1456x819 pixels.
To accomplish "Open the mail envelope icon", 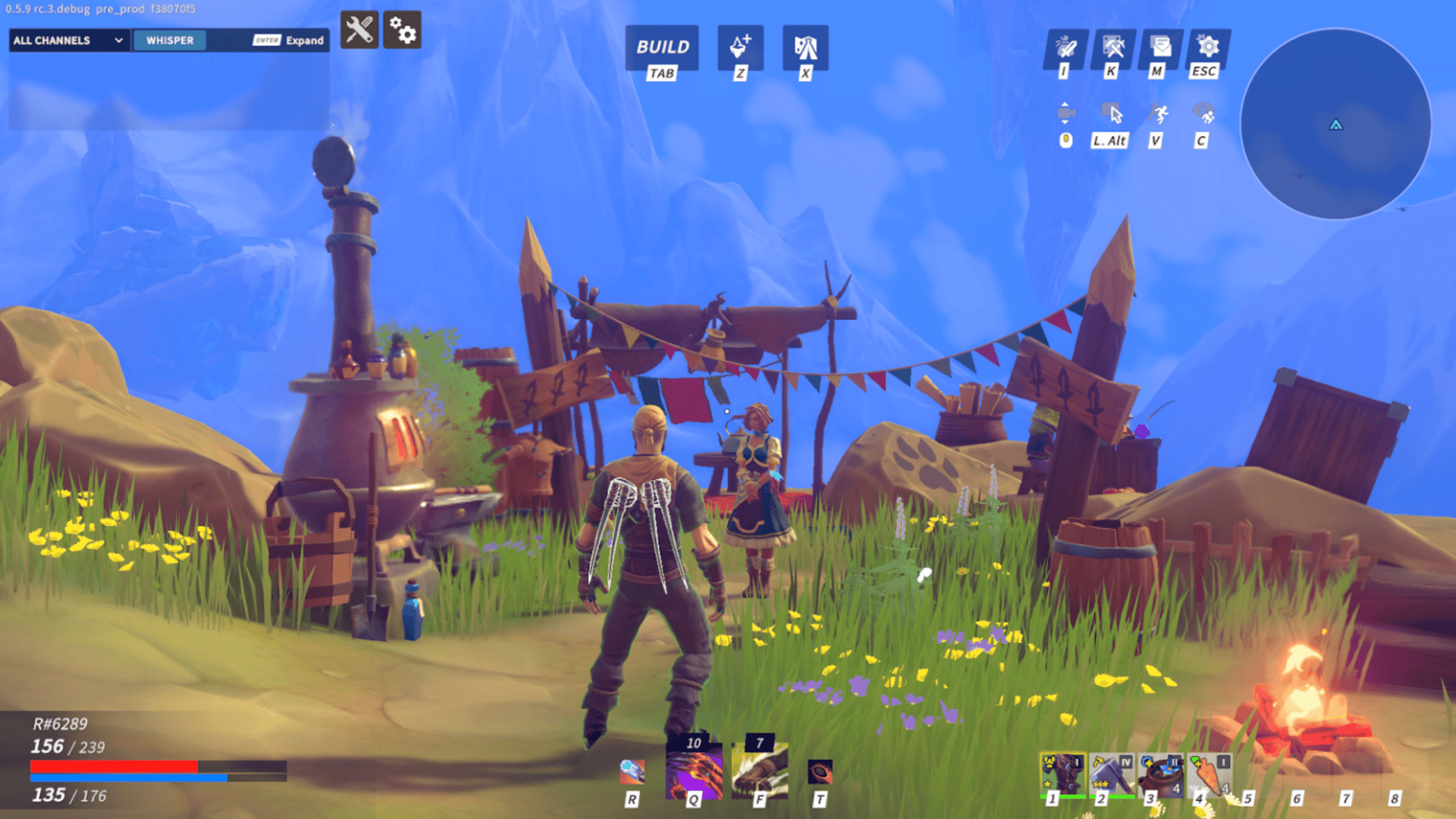I will (1159, 47).
